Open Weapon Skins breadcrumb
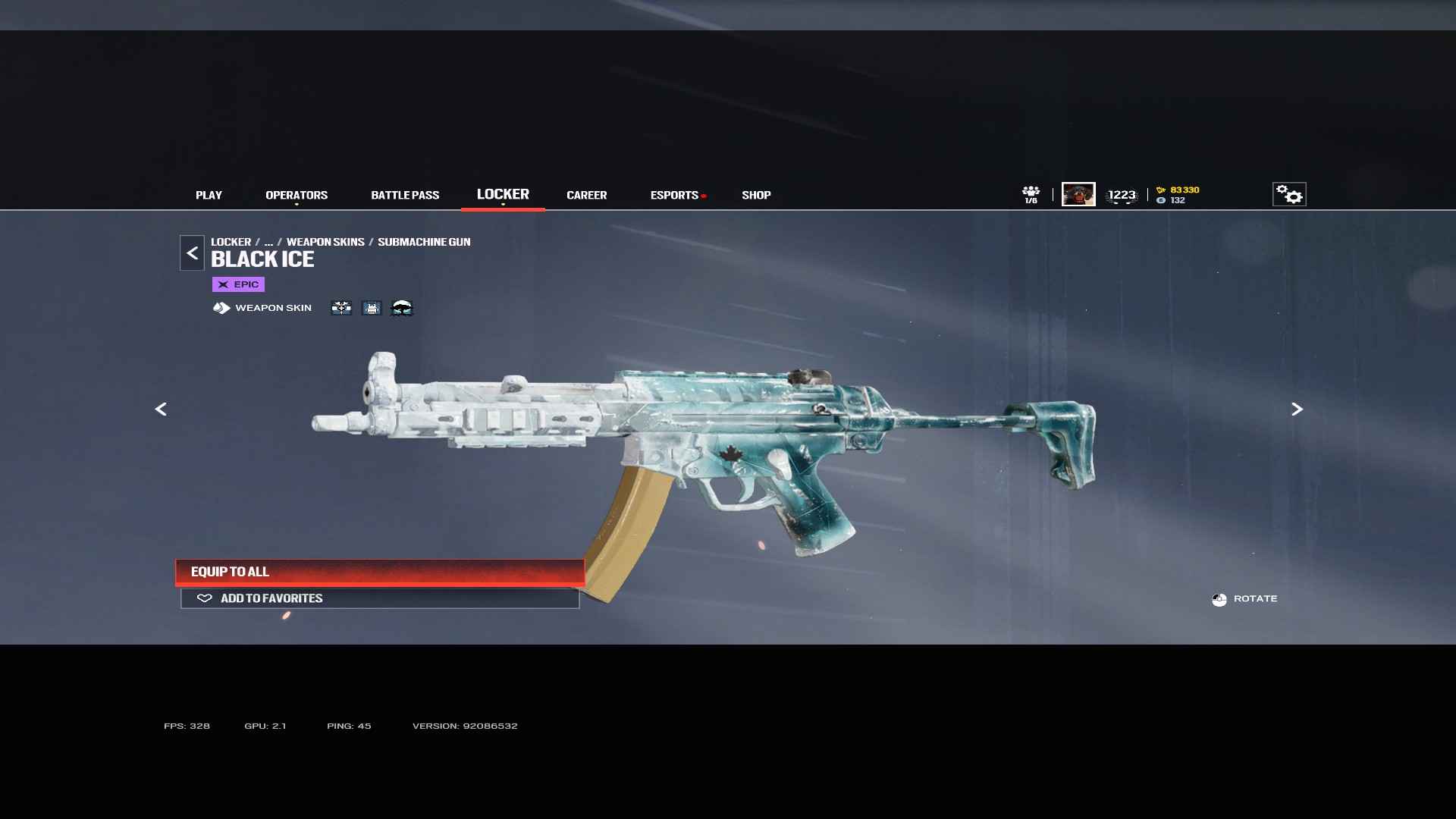 tap(325, 242)
